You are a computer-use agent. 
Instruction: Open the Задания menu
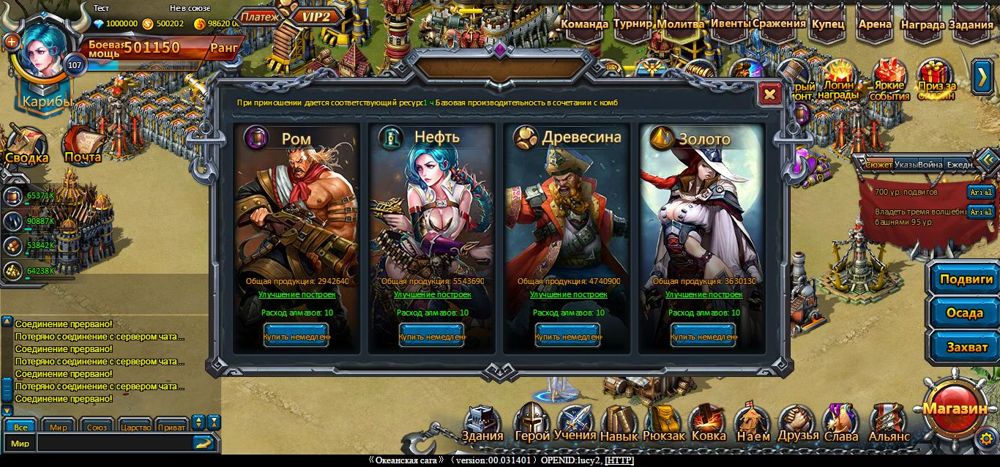[x=969, y=24]
